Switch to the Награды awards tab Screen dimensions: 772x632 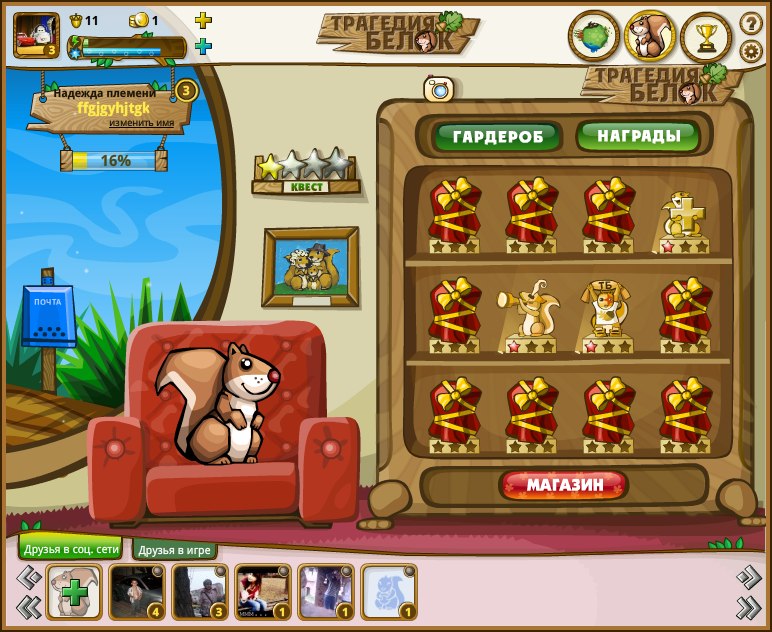click(638, 136)
